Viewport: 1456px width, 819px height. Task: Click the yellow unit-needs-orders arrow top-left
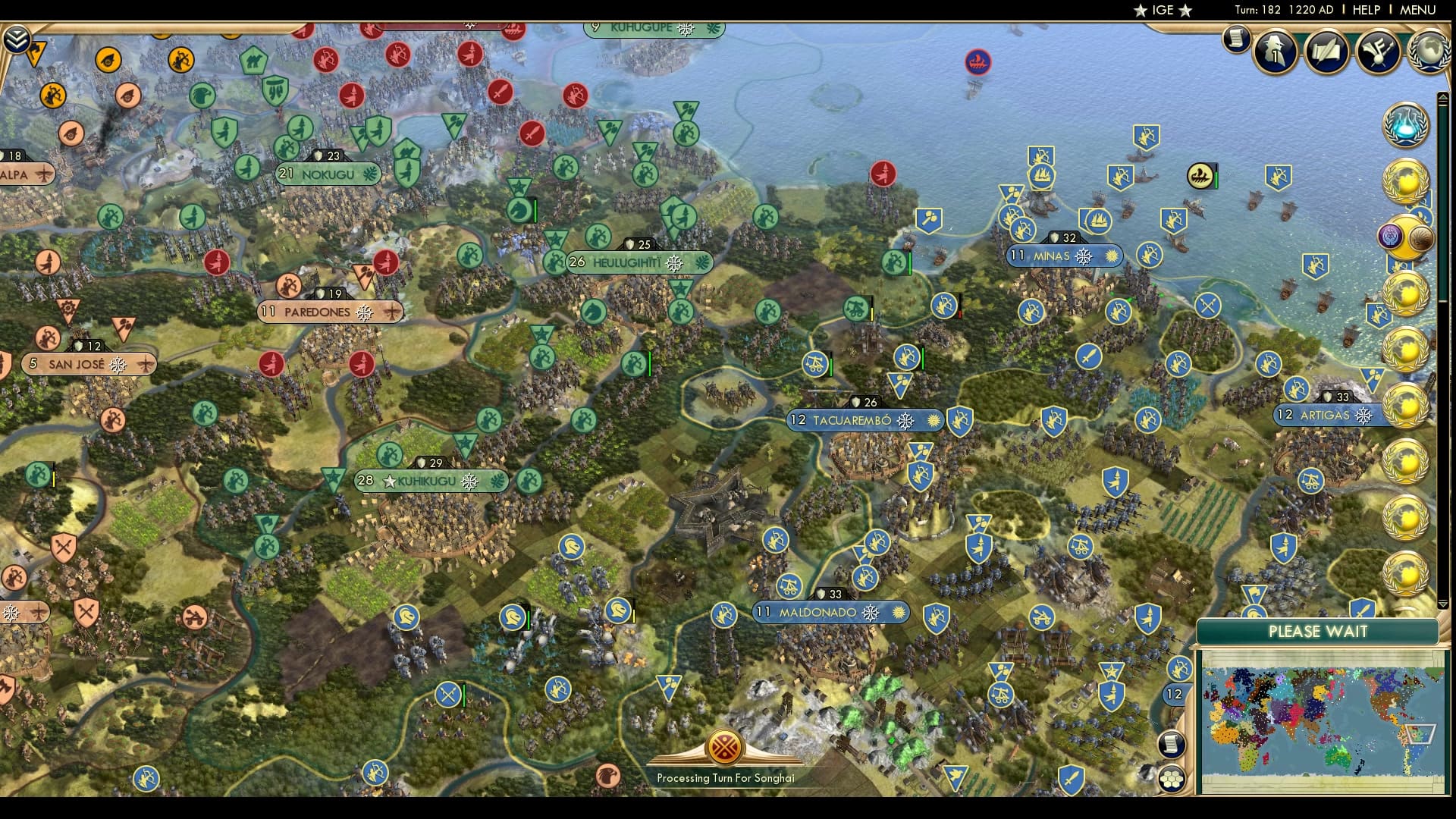click(x=36, y=53)
